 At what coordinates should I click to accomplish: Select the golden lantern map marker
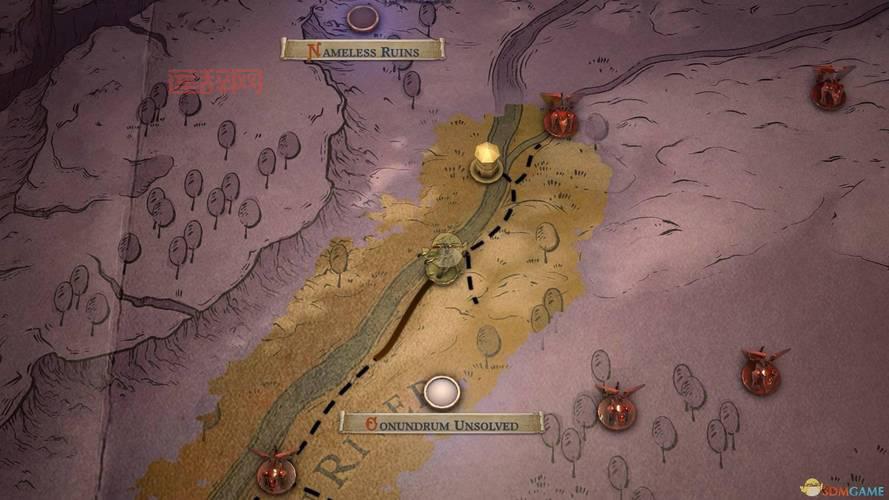point(487,161)
